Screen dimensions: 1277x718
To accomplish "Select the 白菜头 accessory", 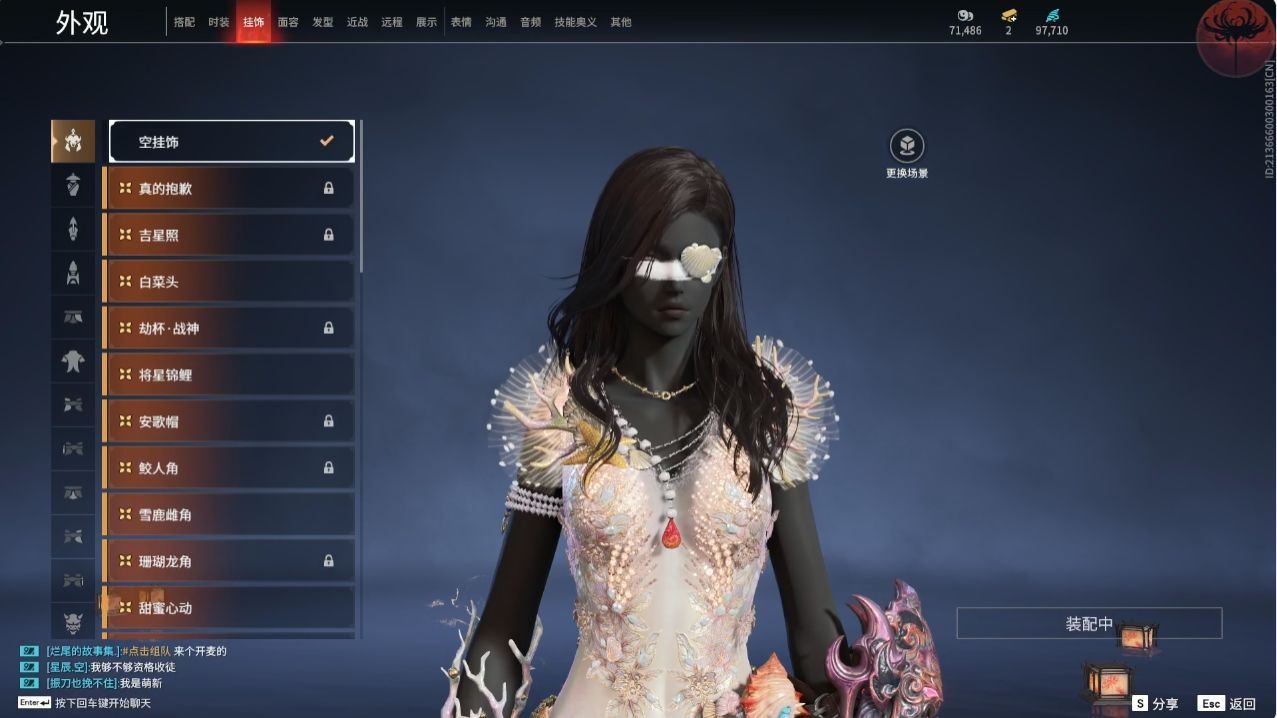I will pos(229,282).
